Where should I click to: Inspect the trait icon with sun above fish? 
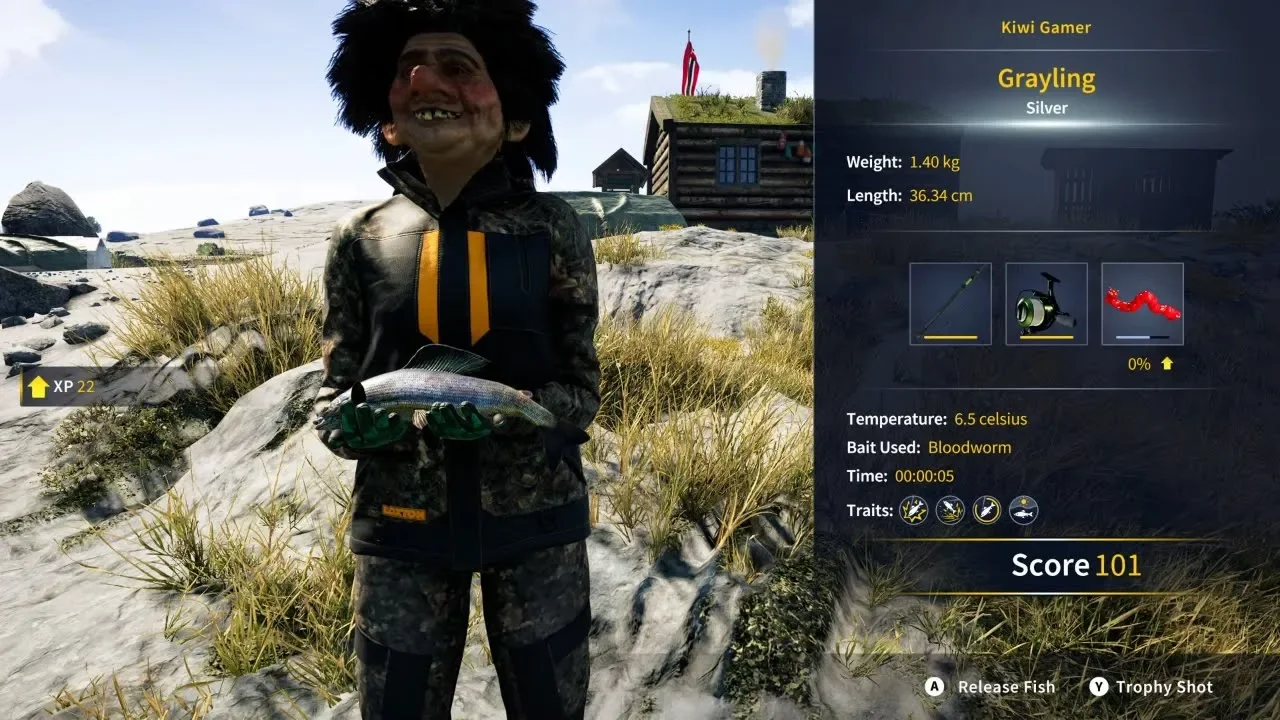coord(1023,511)
